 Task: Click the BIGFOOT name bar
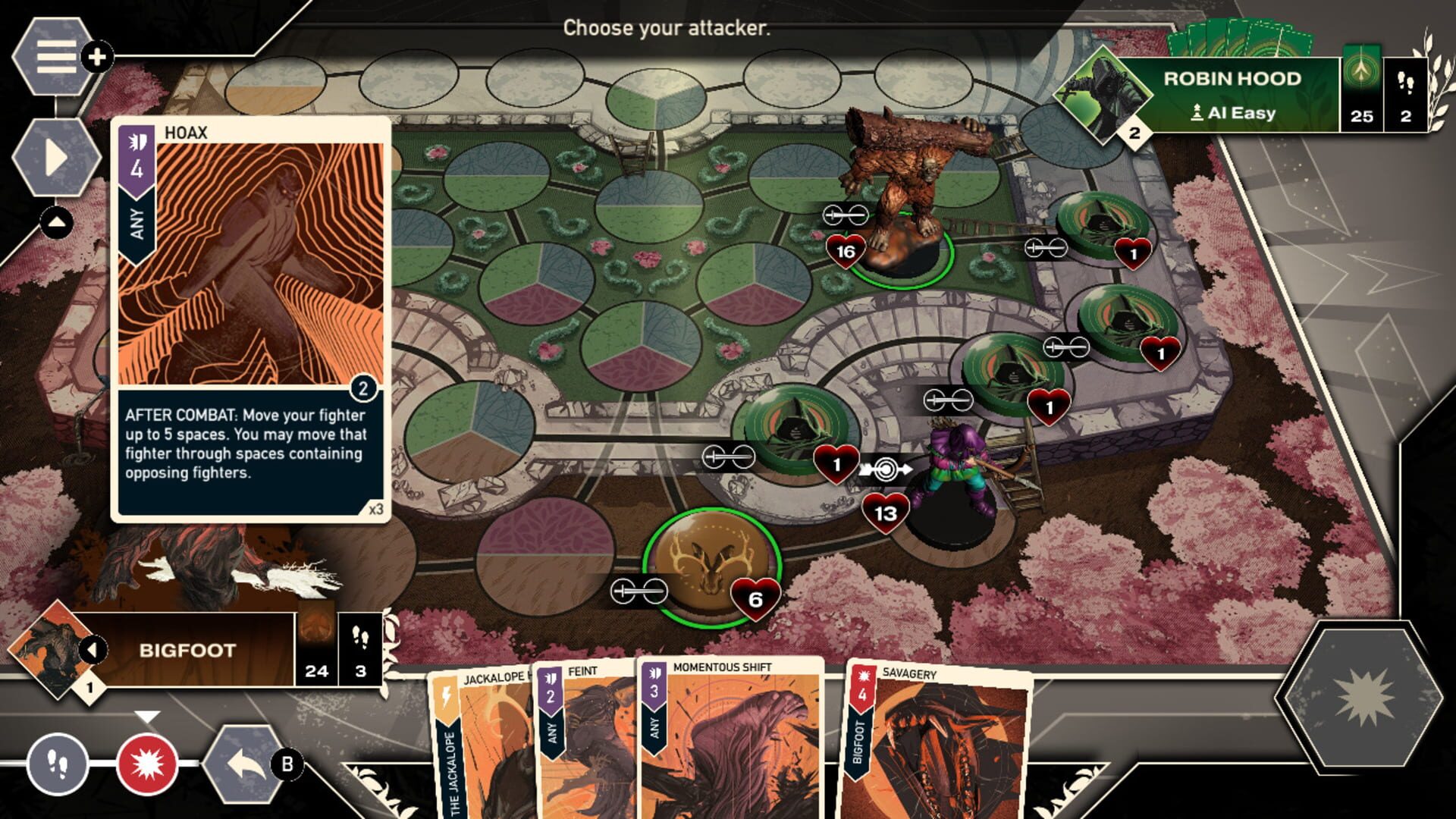tap(186, 648)
